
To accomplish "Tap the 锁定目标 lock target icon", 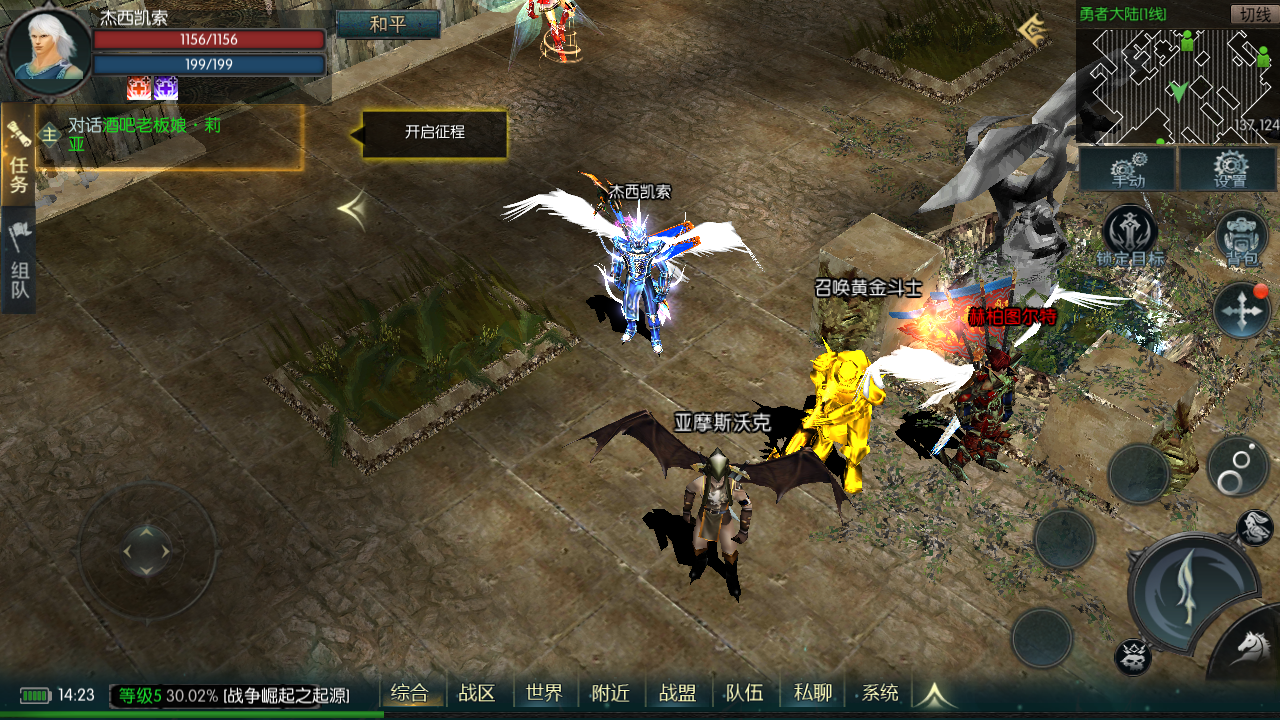I will pyautogui.click(x=1129, y=235).
